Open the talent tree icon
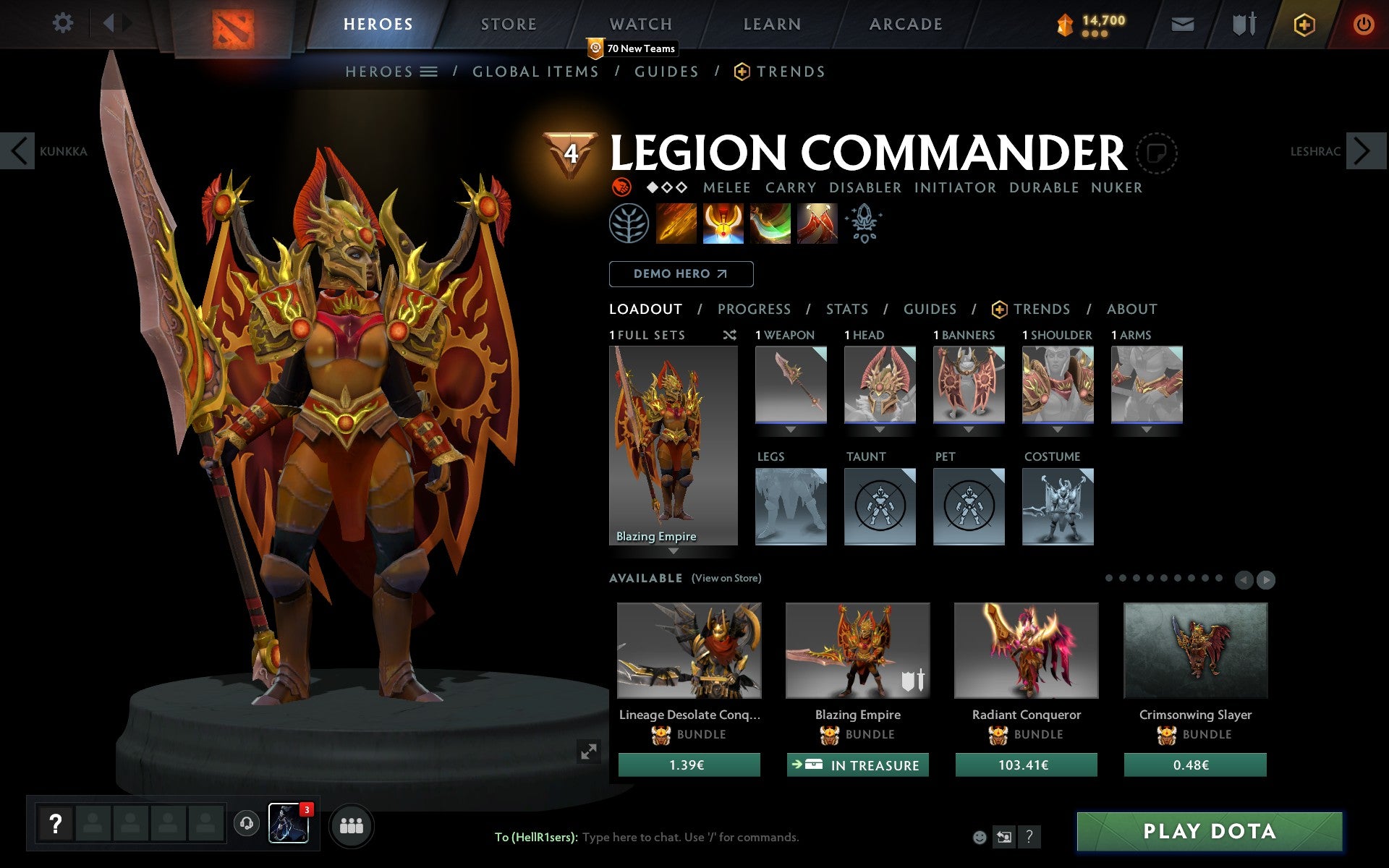Image resolution: width=1389 pixels, height=868 pixels. tap(630, 224)
